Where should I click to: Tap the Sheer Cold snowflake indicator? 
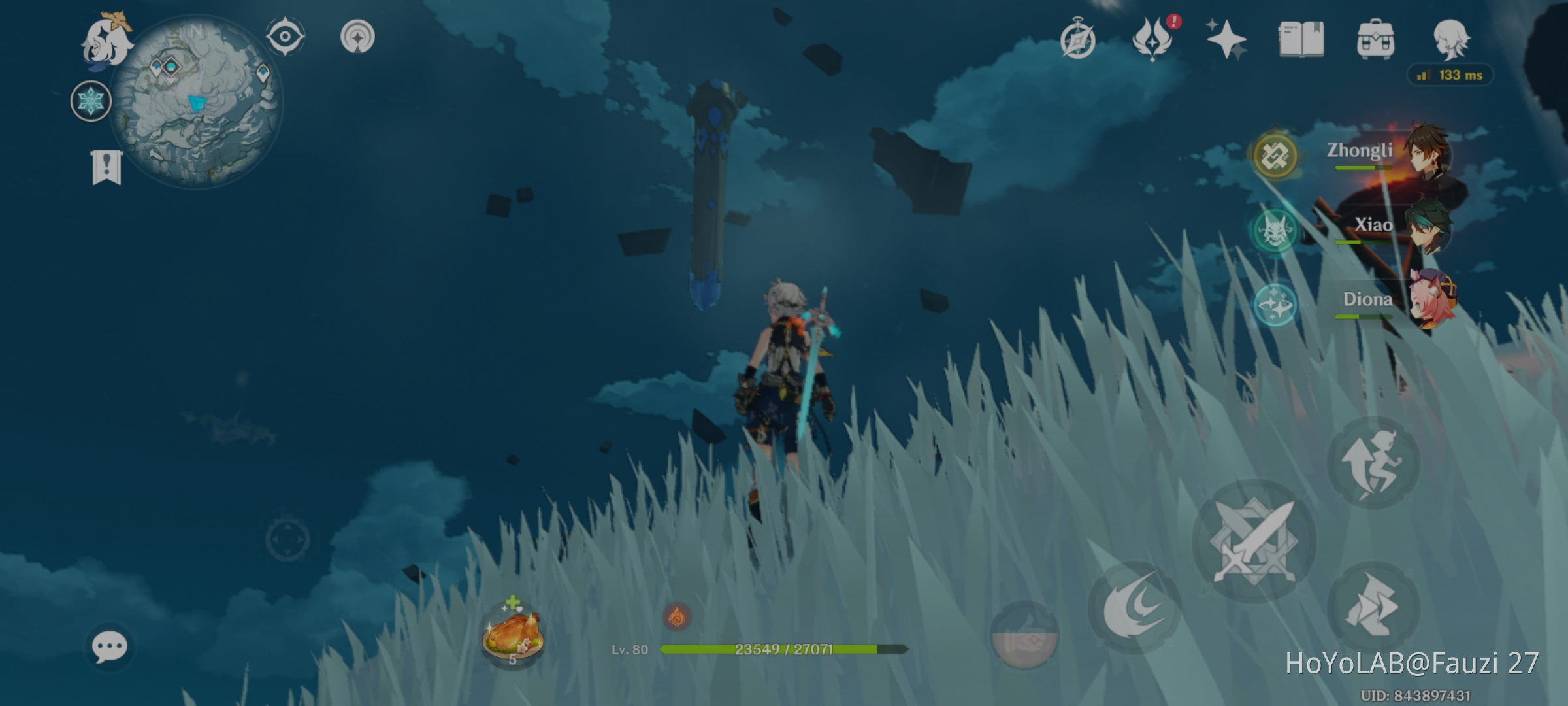pyautogui.click(x=90, y=102)
